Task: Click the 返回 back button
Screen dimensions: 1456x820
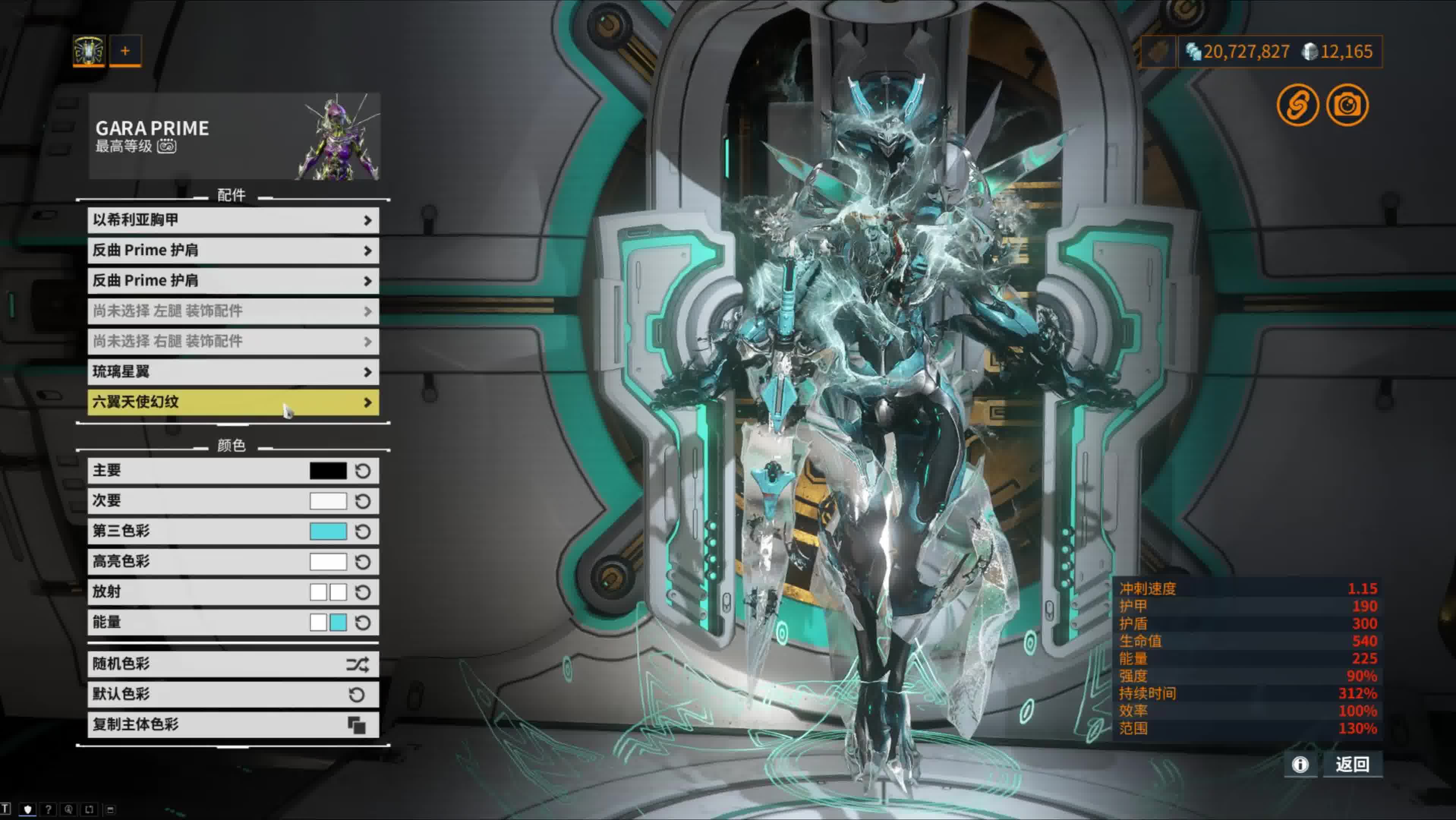Action: [x=1352, y=765]
